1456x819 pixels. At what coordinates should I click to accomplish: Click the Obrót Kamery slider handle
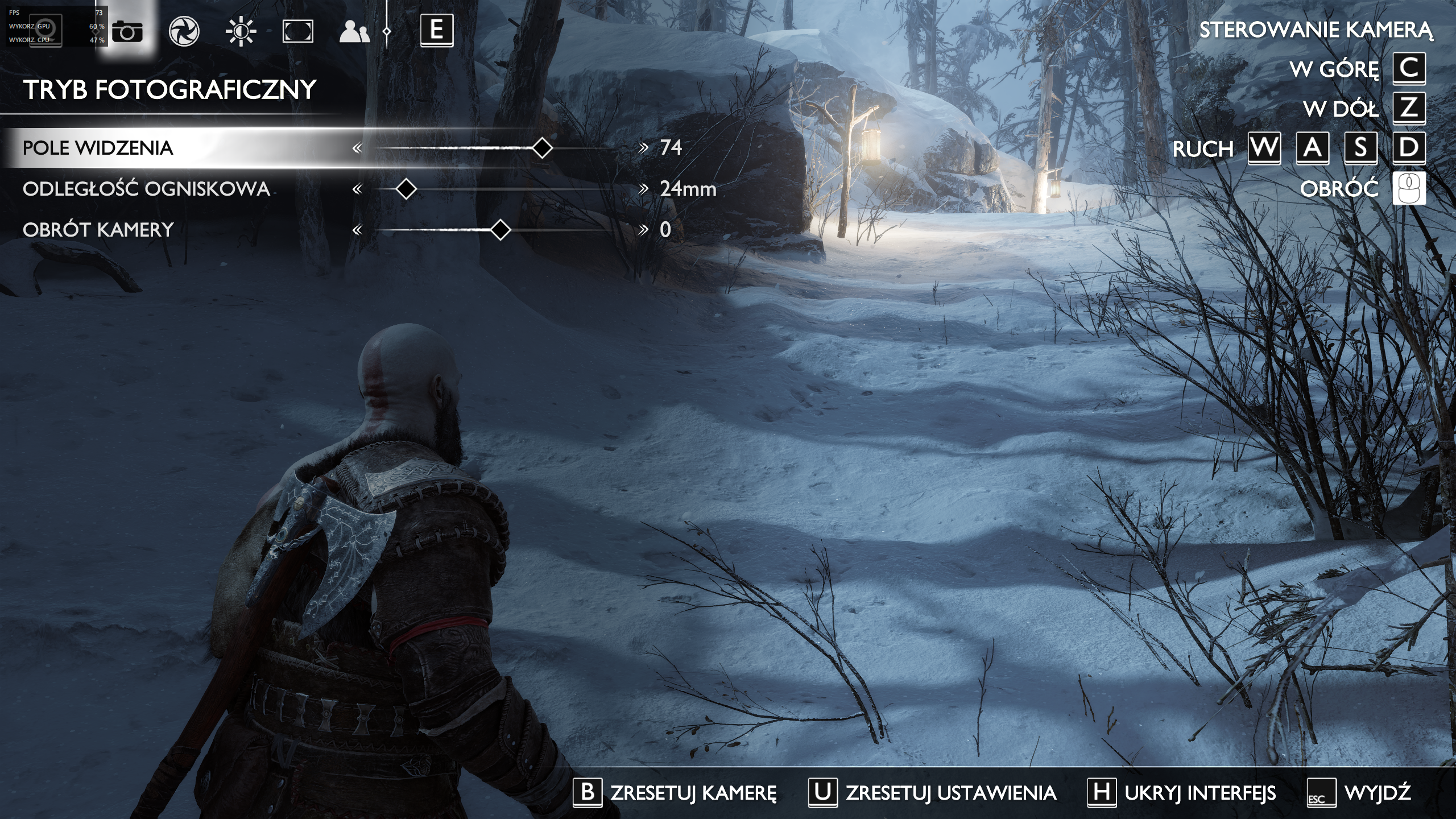coord(500,230)
